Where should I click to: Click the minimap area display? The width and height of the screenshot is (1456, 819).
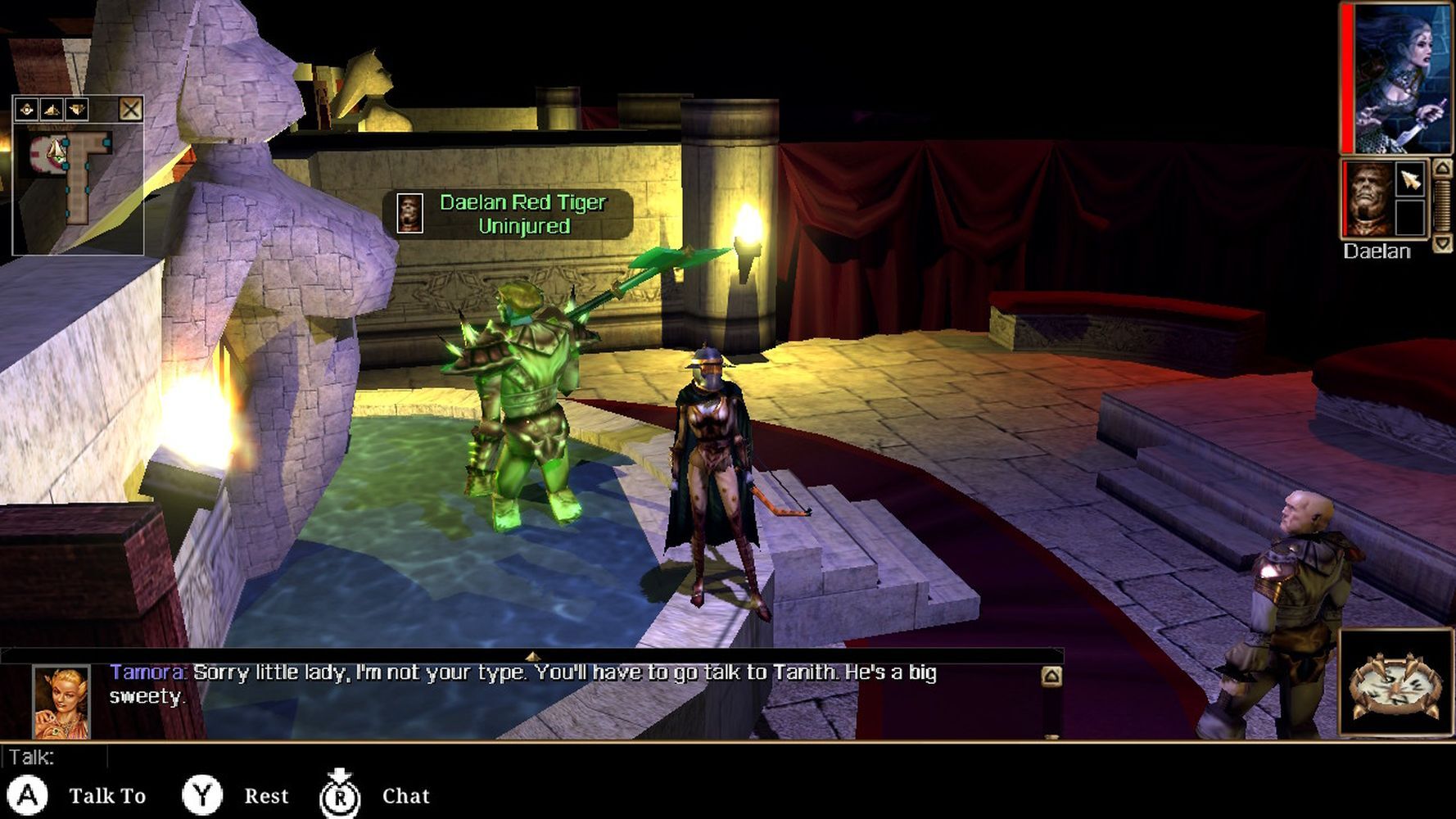click(x=78, y=187)
